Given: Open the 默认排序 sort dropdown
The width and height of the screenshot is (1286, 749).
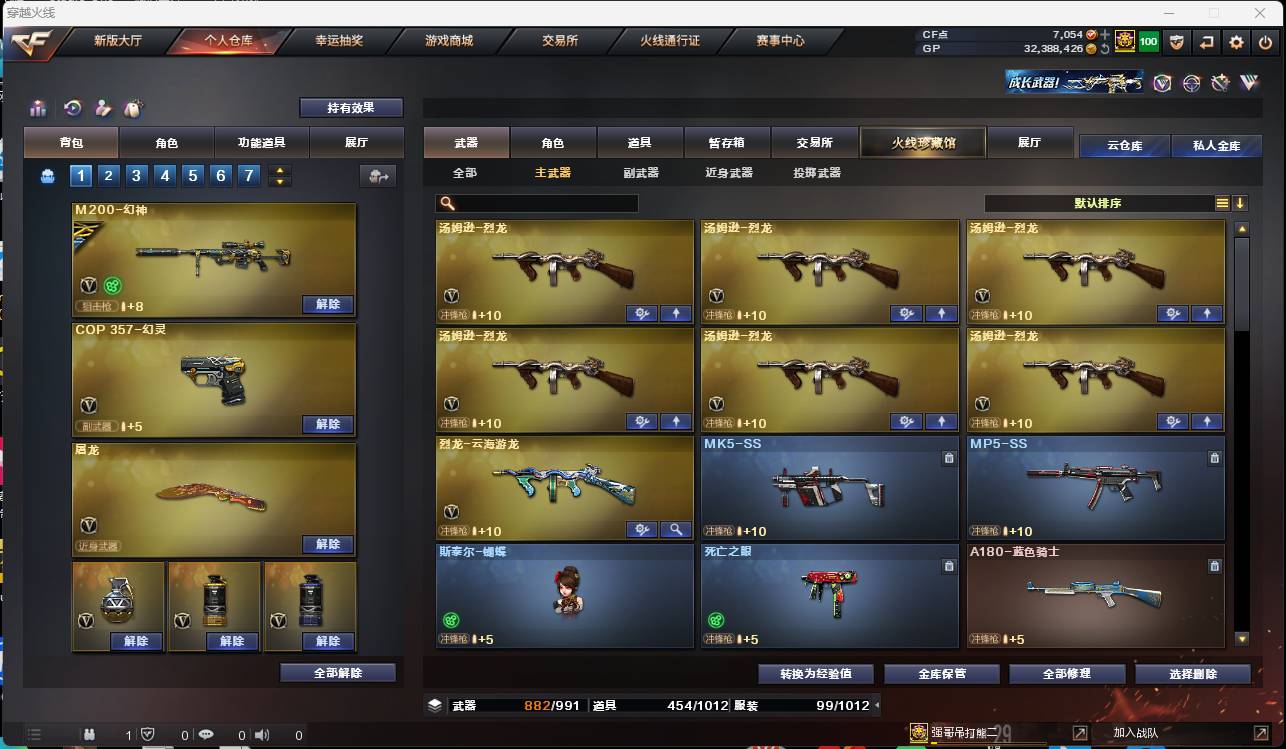Looking at the screenshot, I should pos(1100,203).
